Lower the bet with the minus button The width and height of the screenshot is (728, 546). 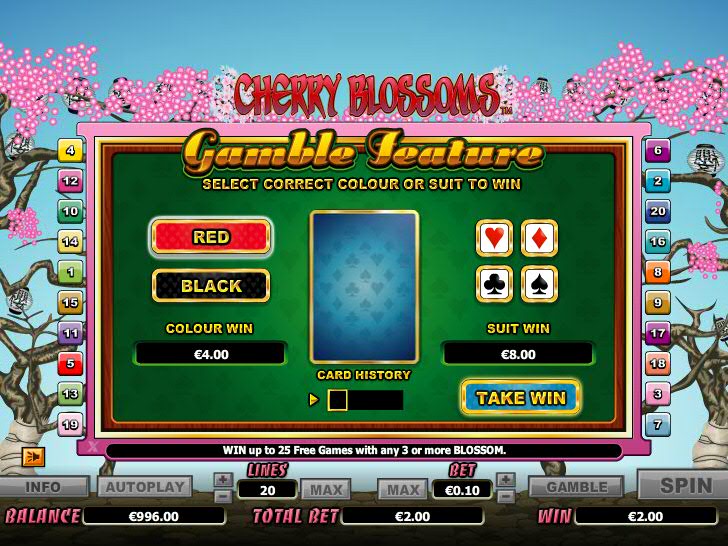pos(506,496)
